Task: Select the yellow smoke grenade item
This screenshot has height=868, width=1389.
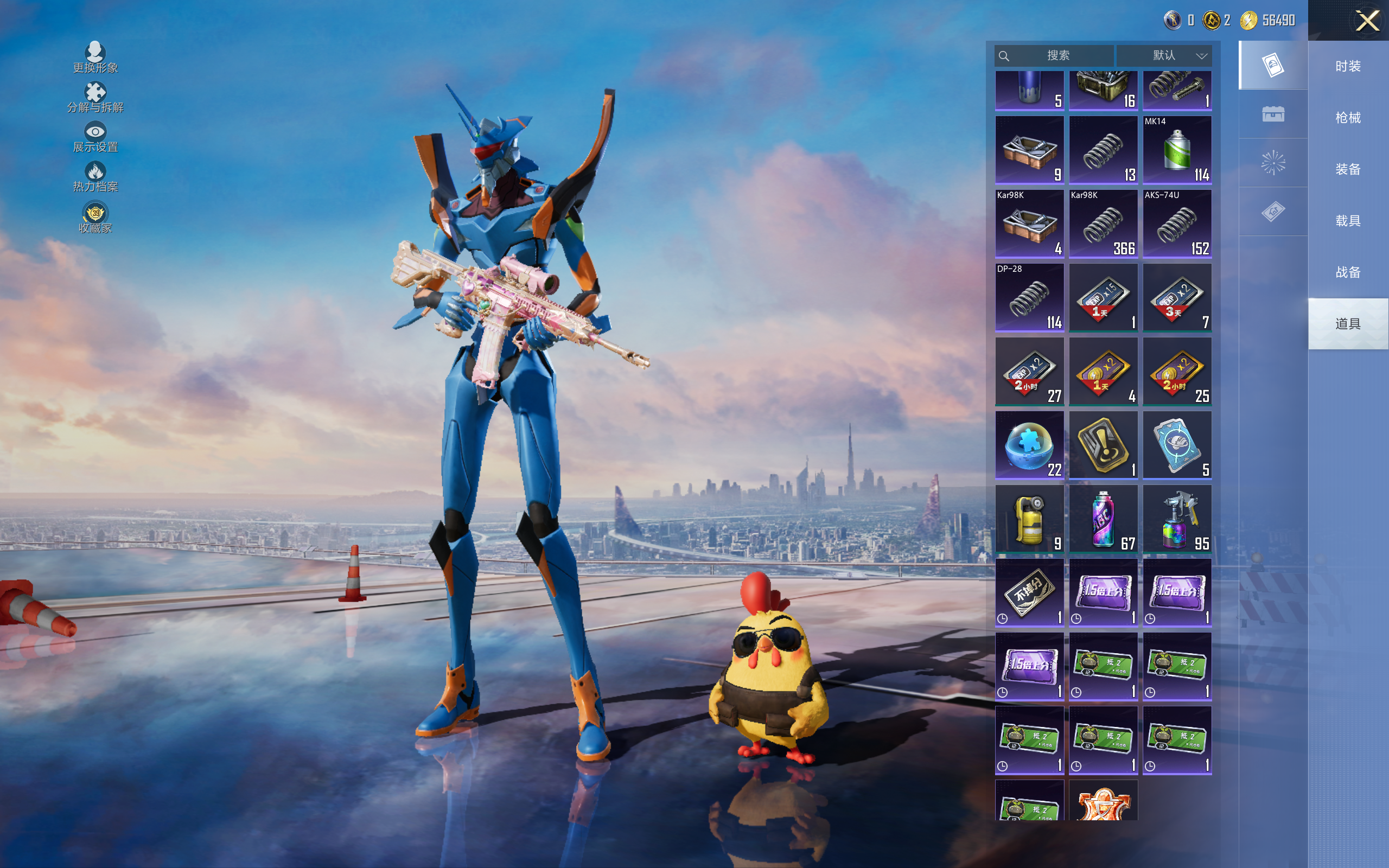Action: click(x=1029, y=519)
